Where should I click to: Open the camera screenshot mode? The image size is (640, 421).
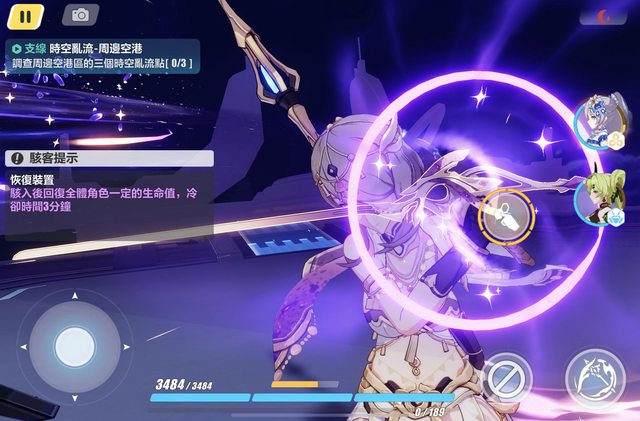pos(80,15)
